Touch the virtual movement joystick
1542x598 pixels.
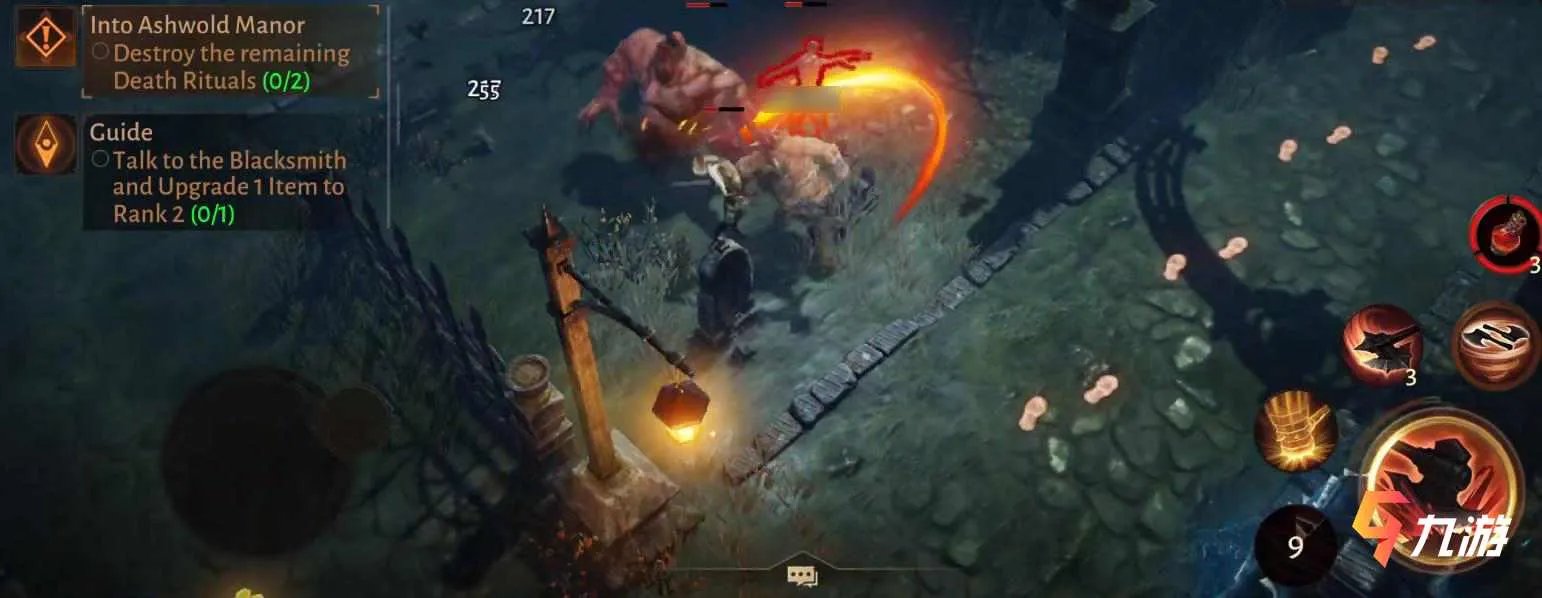(x=258, y=458)
